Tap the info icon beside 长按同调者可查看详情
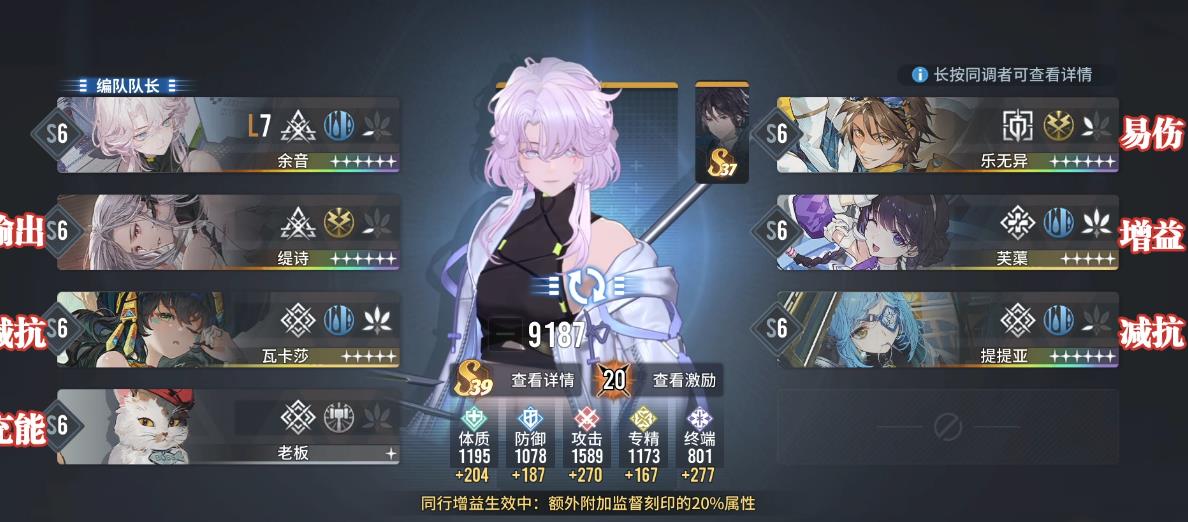The width and height of the screenshot is (1188, 522). point(919,75)
